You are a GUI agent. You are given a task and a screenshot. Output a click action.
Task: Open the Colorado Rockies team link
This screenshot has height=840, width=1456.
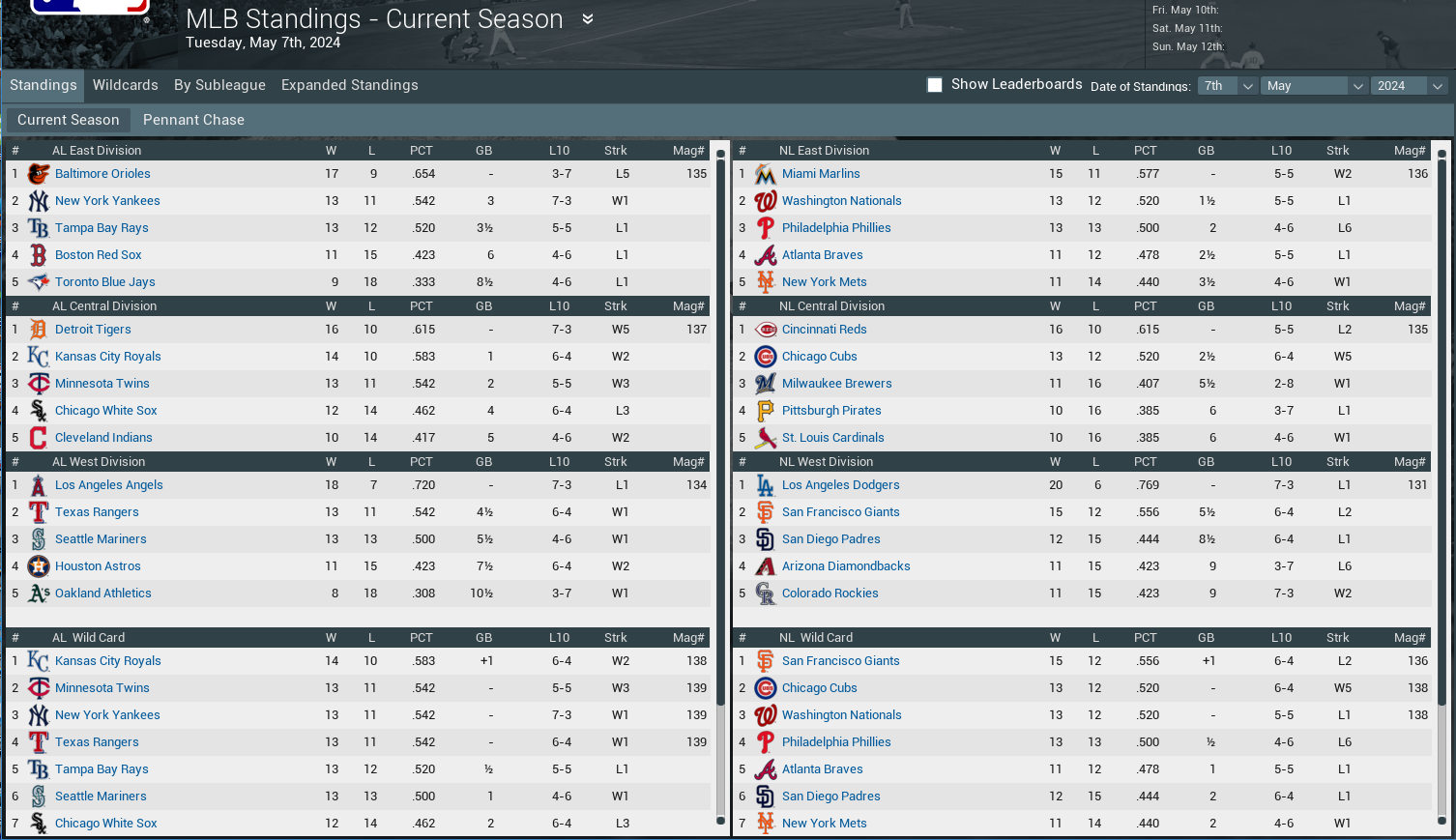pos(830,594)
